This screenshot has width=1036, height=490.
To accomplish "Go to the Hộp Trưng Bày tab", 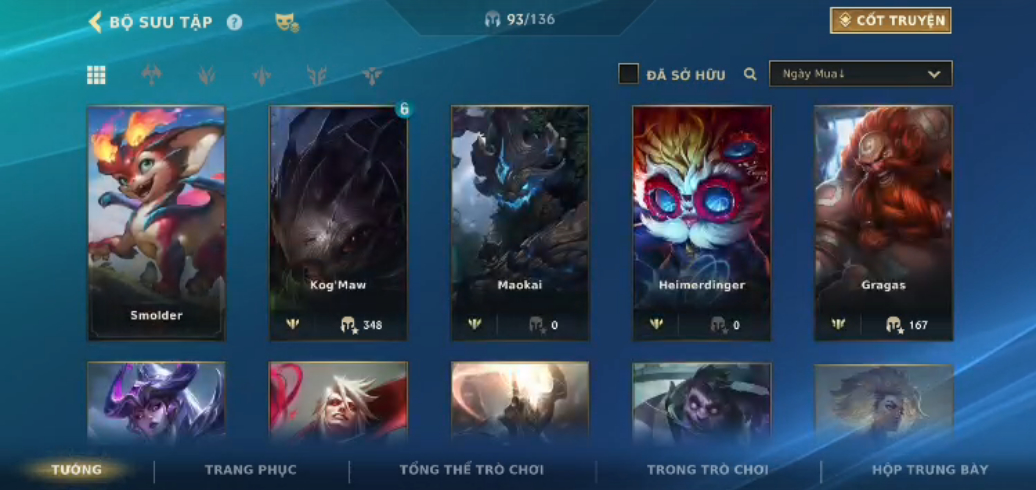I will (x=930, y=470).
